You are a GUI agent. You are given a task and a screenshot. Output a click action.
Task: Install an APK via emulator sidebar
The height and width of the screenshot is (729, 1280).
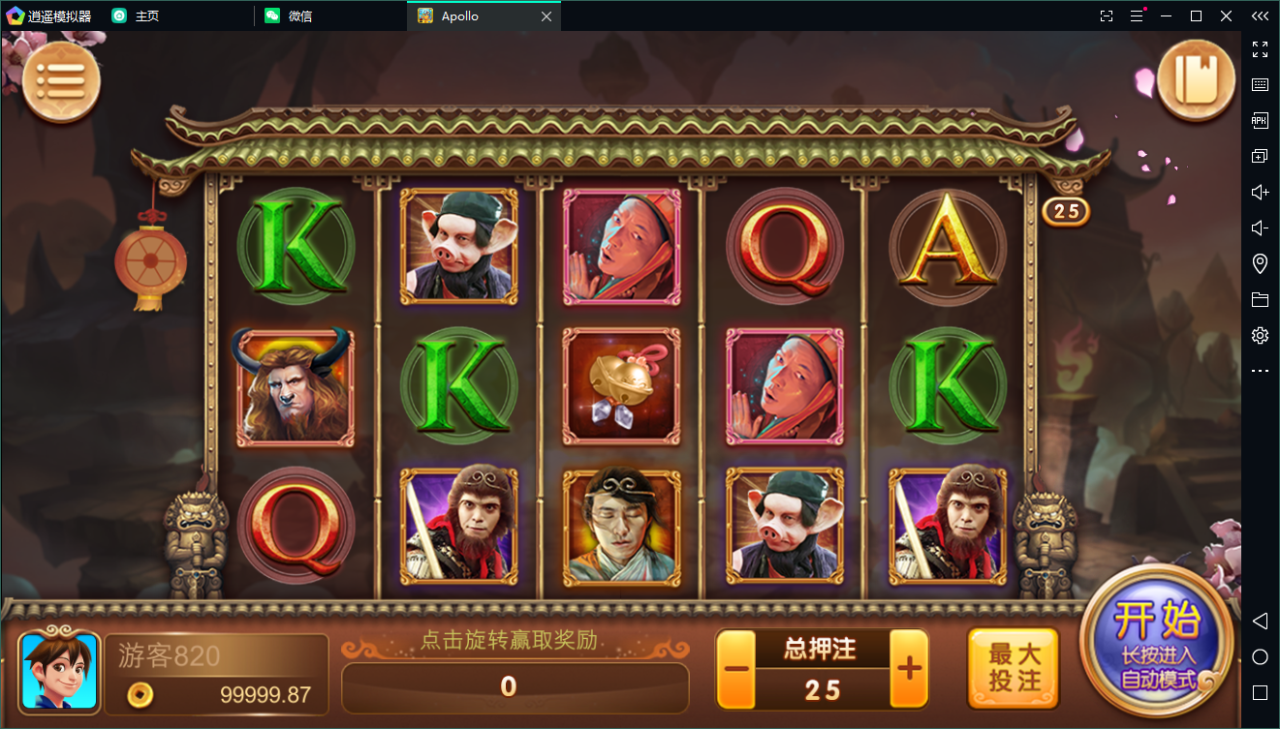coord(1259,119)
